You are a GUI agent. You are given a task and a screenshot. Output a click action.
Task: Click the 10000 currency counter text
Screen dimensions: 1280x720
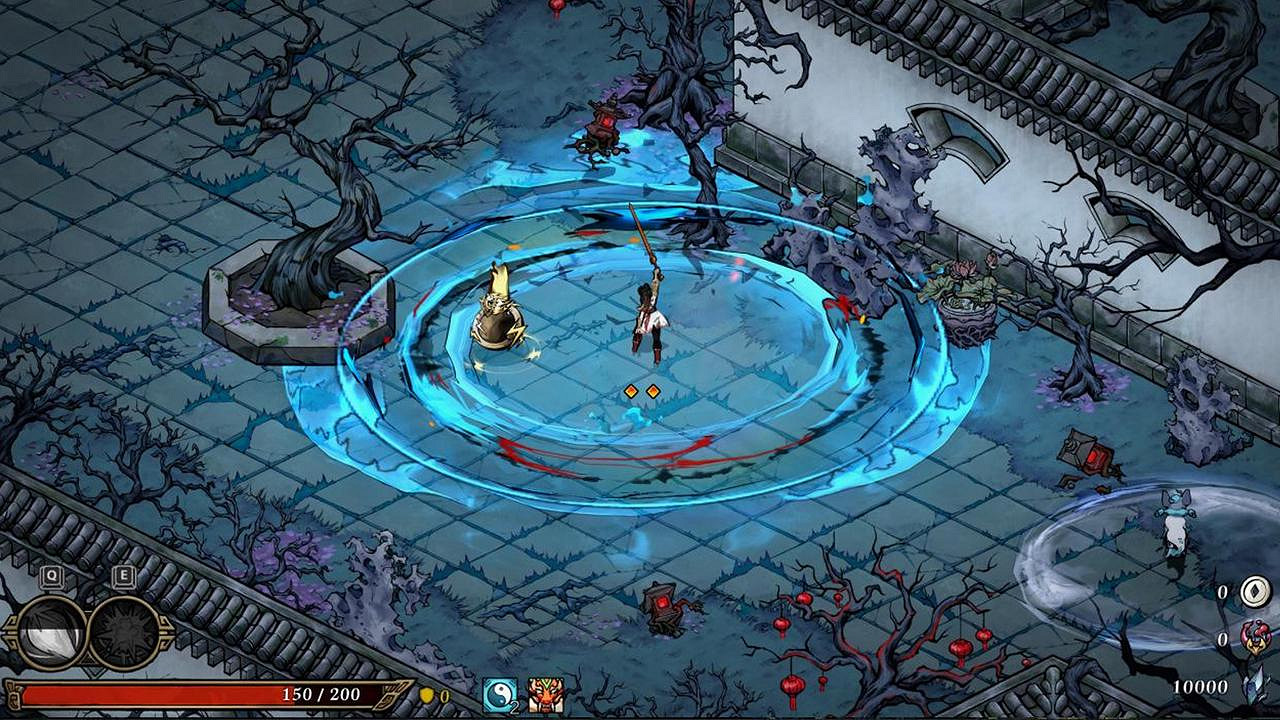[x=1200, y=687]
